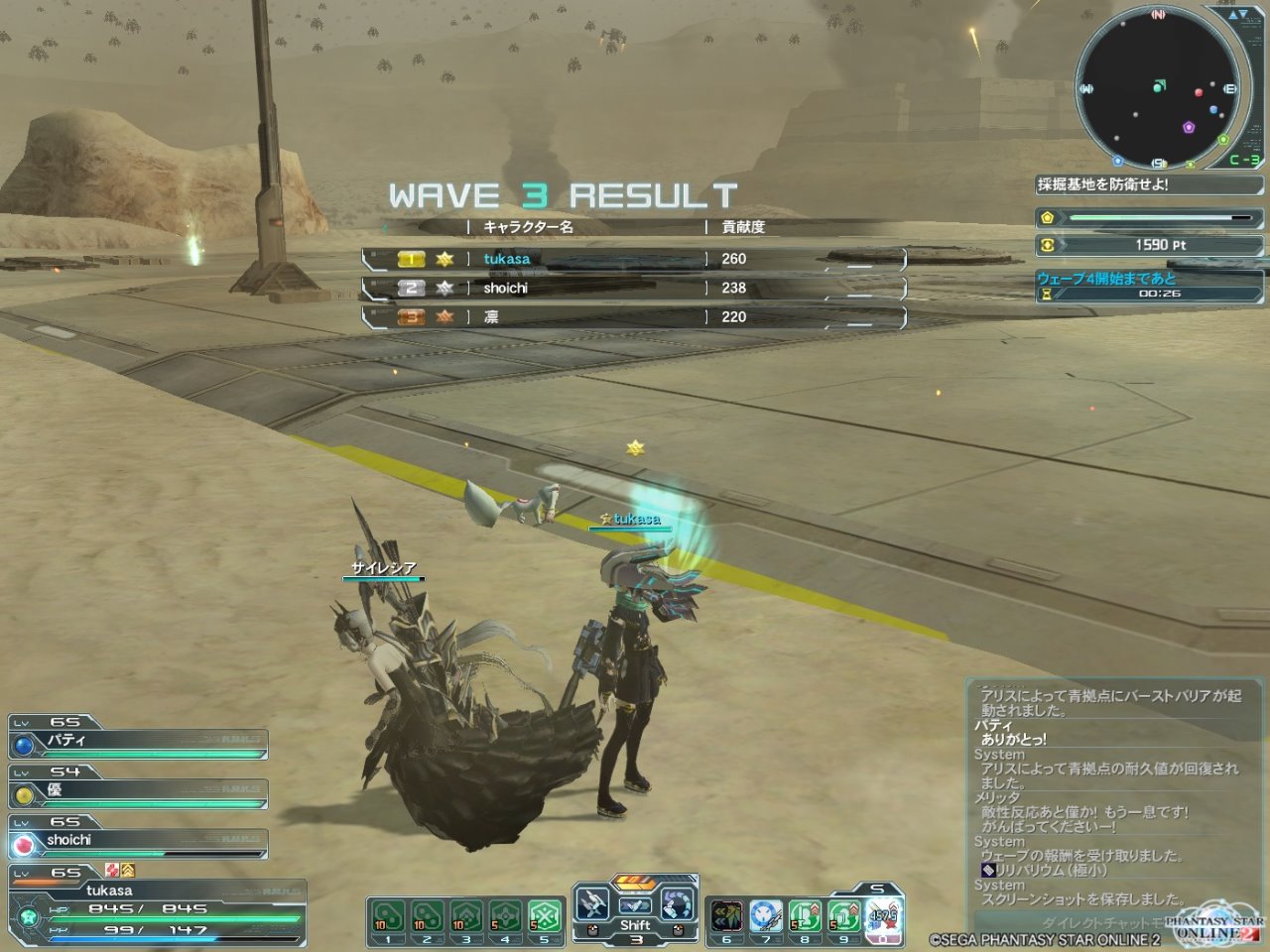Open the circular radar minimap

click(x=1157, y=87)
